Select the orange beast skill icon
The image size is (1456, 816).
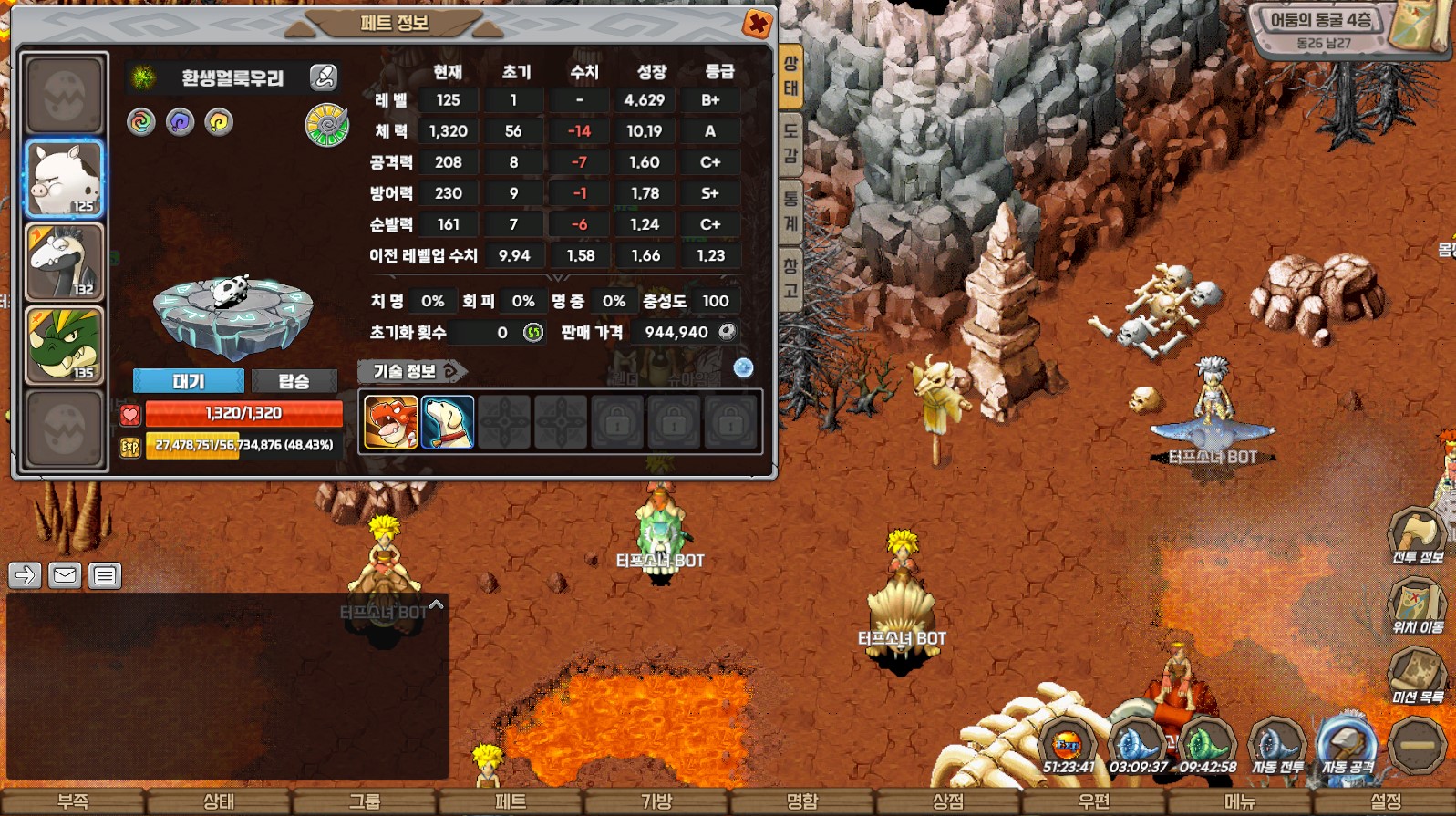point(391,422)
